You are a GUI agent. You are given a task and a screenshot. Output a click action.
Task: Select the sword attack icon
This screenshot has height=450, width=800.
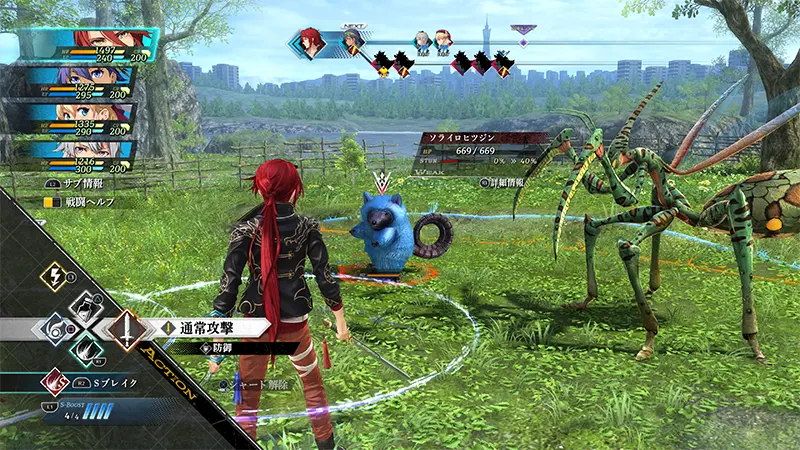[x=128, y=328]
